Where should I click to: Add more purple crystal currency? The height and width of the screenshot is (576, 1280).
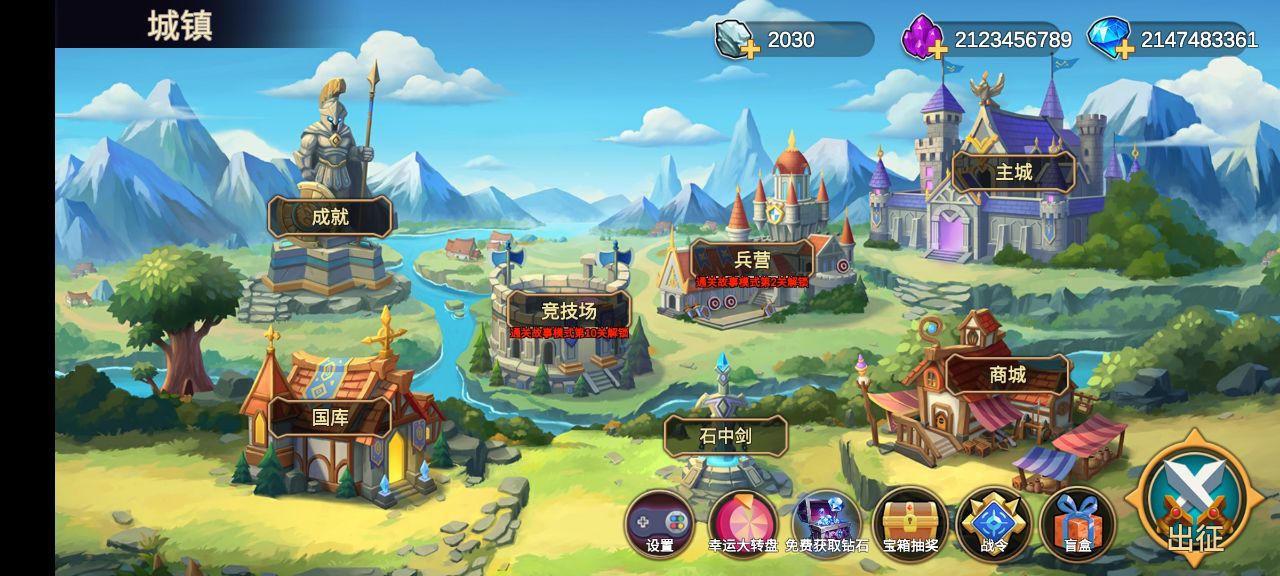937,48
